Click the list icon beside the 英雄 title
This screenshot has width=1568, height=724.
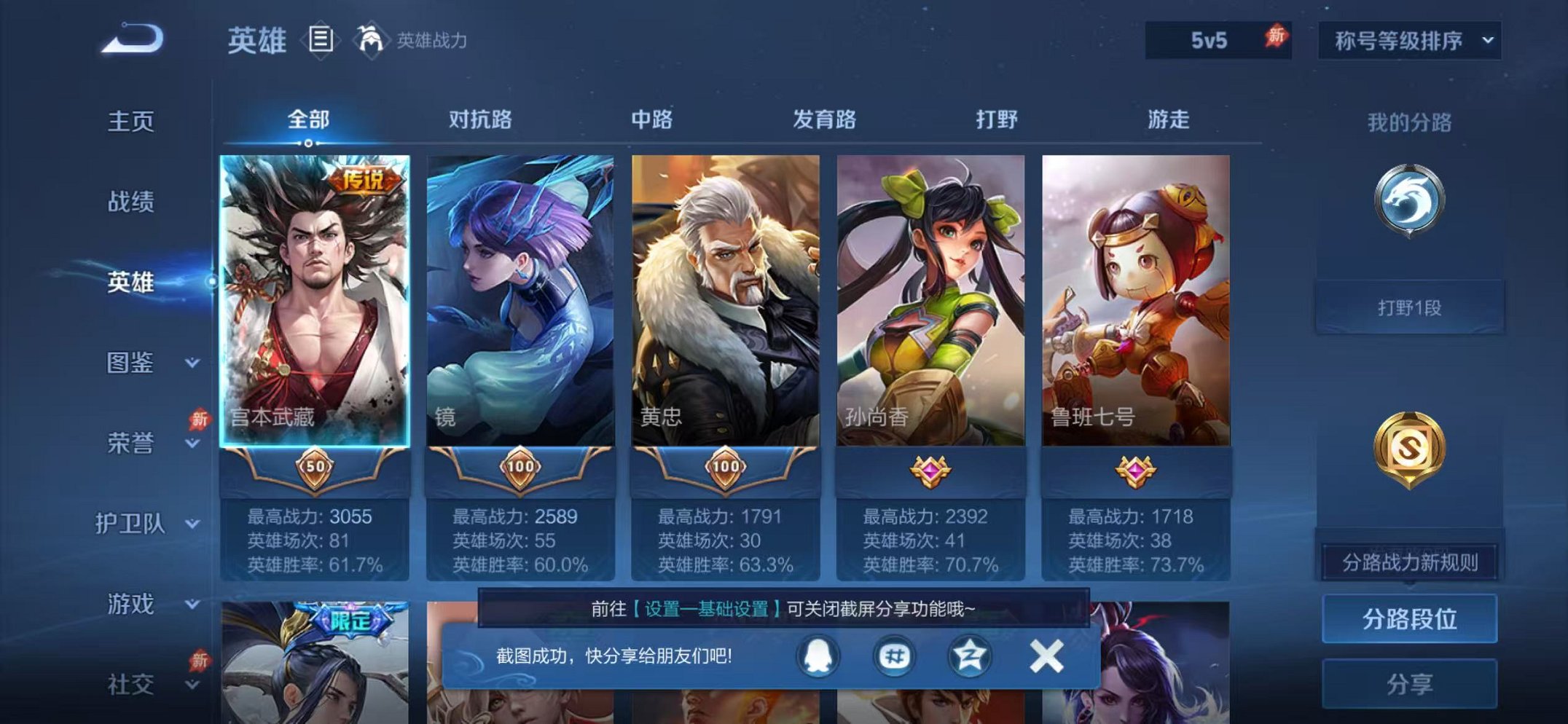tap(321, 38)
